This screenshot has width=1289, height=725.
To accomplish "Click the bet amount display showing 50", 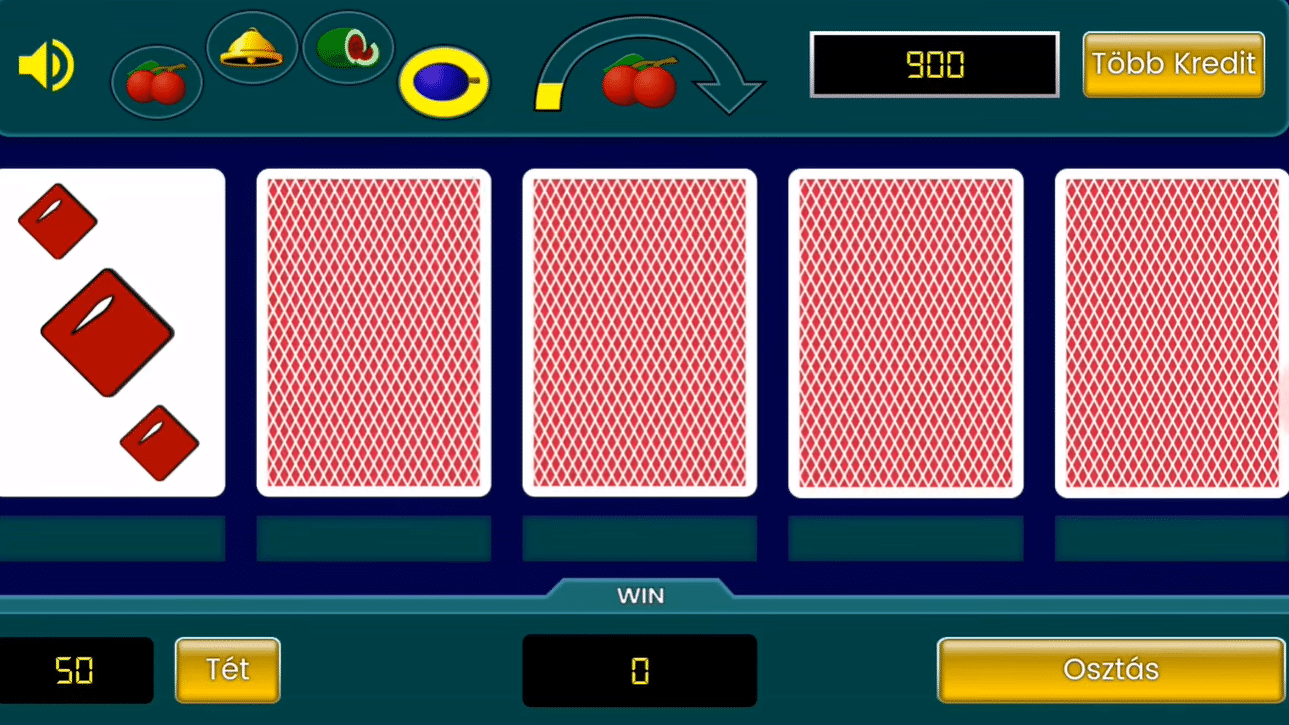I will 76,670.
